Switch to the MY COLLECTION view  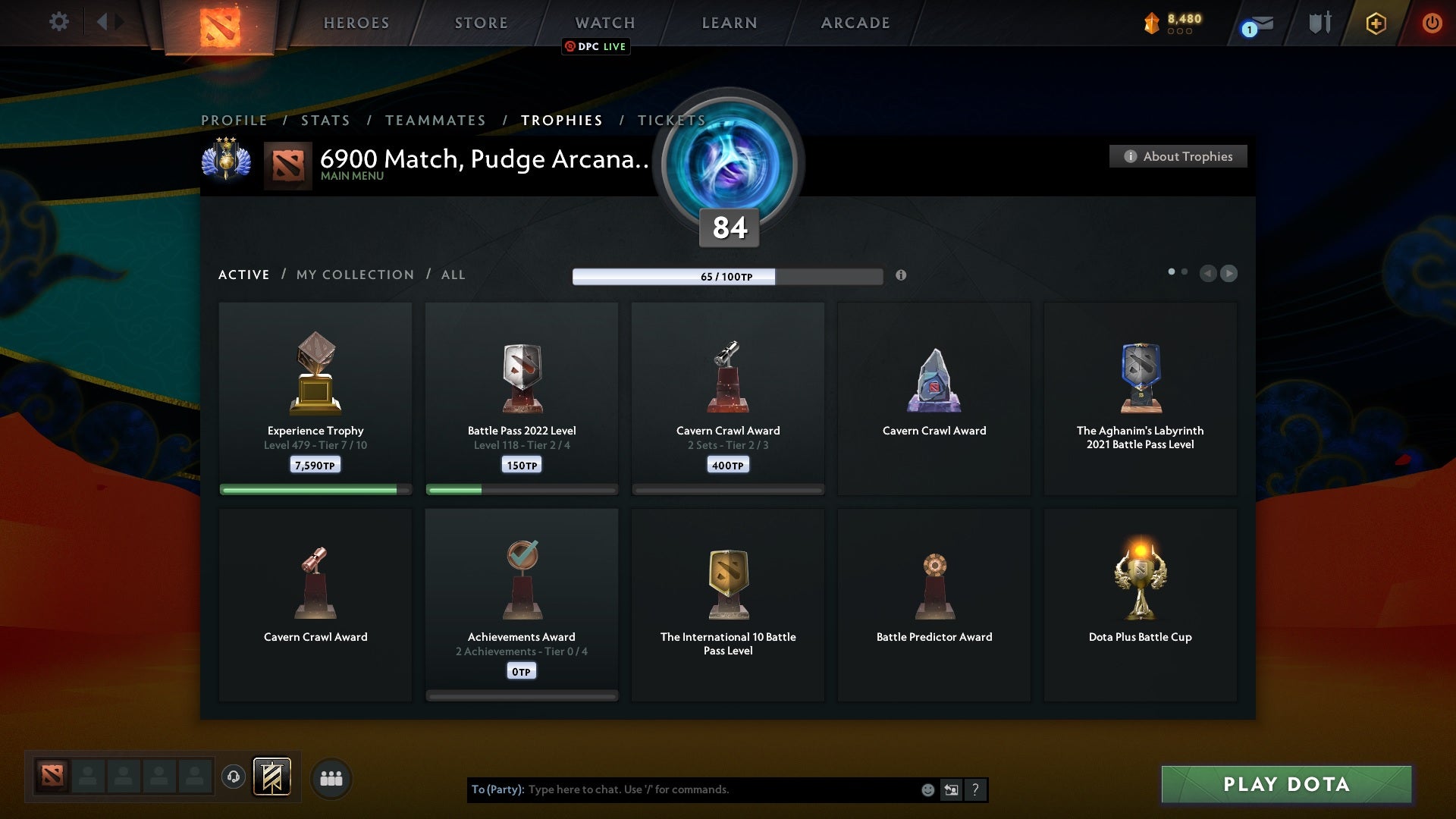click(x=354, y=275)
